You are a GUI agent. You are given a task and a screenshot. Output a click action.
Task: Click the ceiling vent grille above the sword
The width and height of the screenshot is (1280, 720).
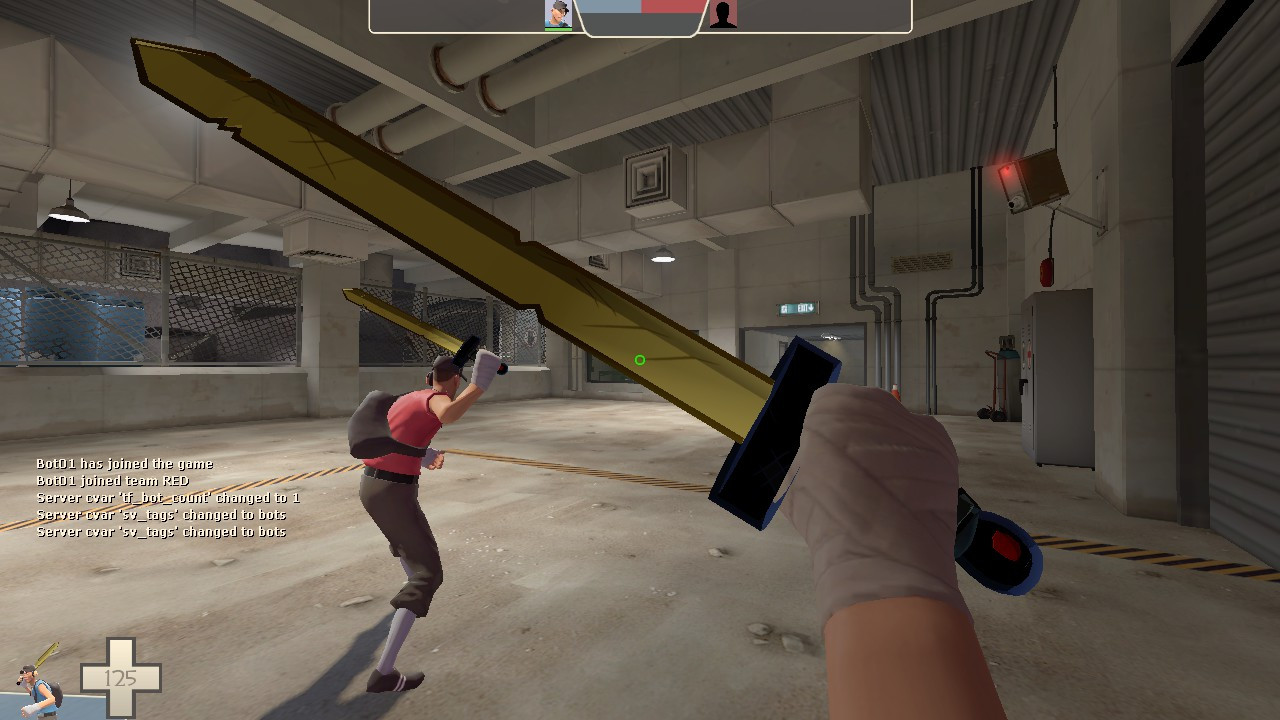point(648,178)
